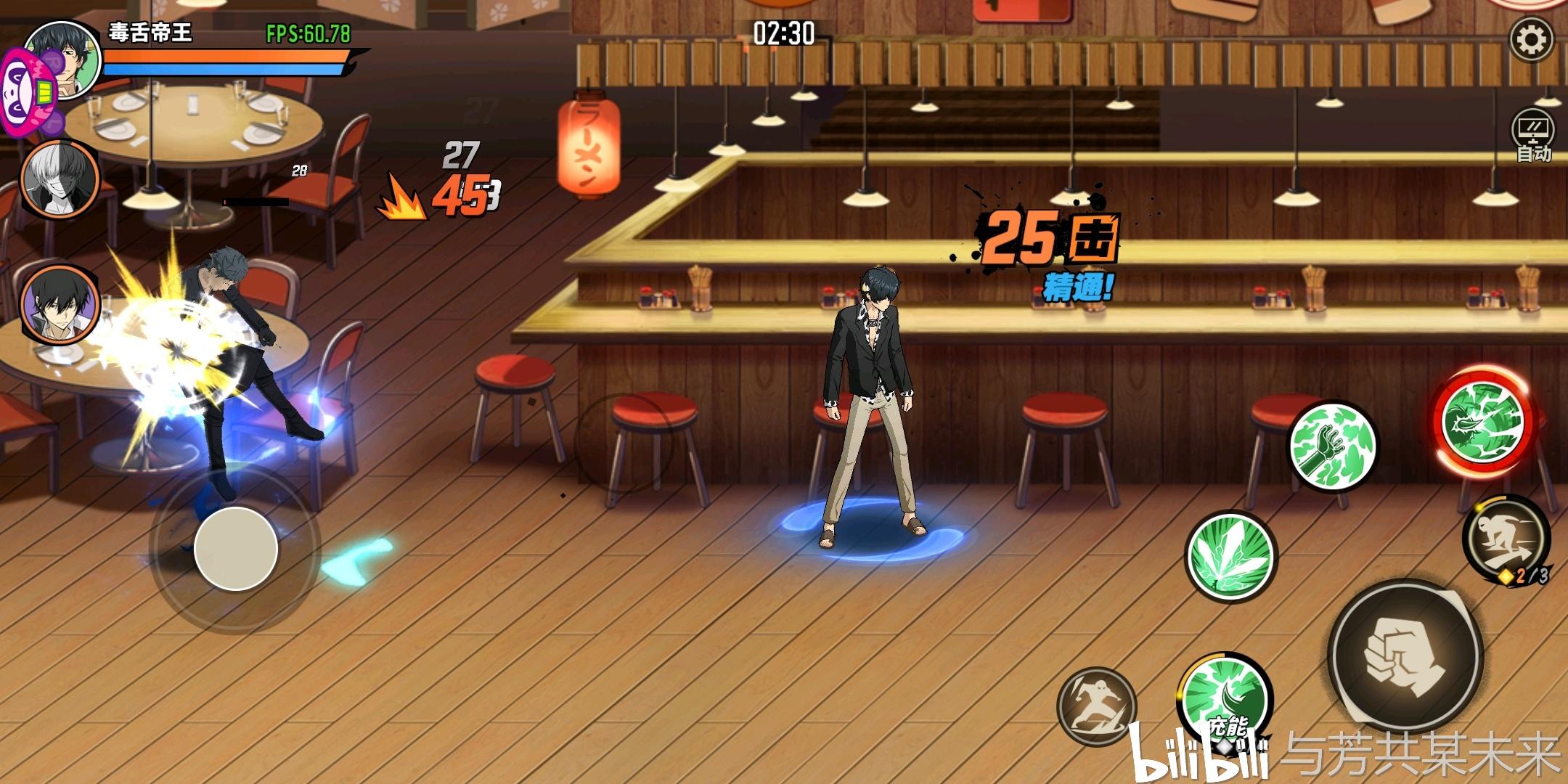Tap the virtual joystick knob

235,548
